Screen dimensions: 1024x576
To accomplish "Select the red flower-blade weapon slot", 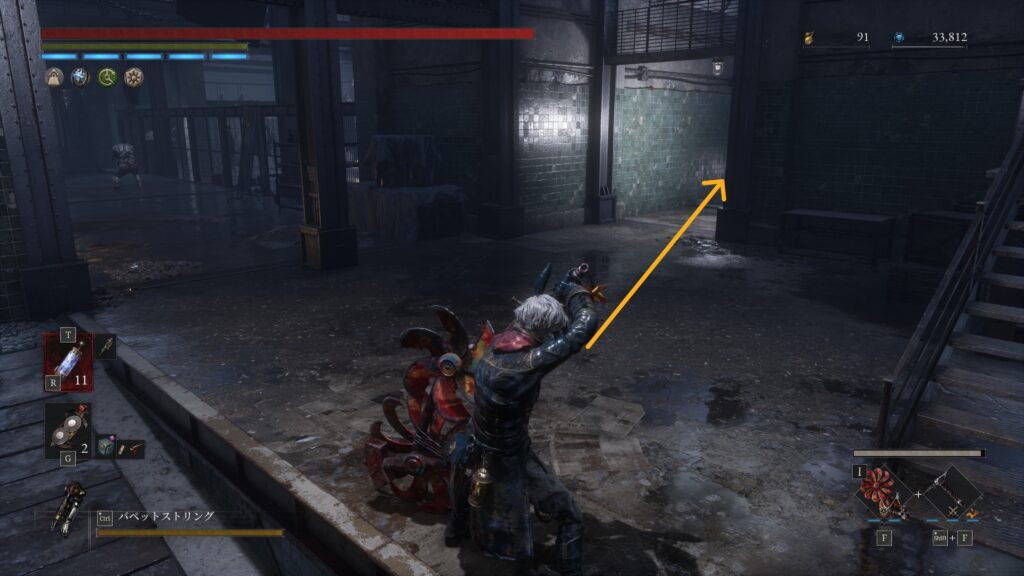I will tap(883, 493).
